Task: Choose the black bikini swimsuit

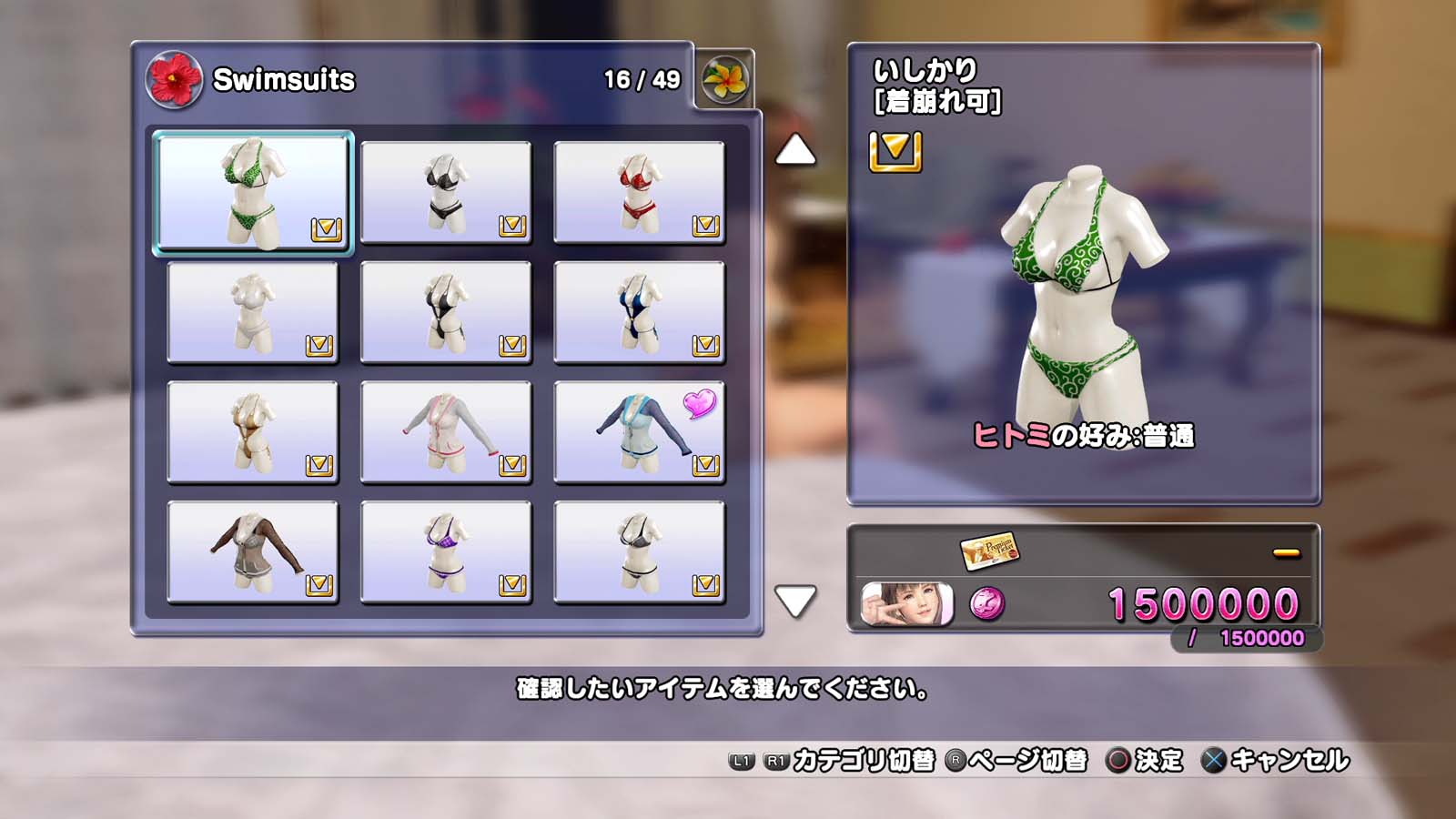Action: click(446, 192)
